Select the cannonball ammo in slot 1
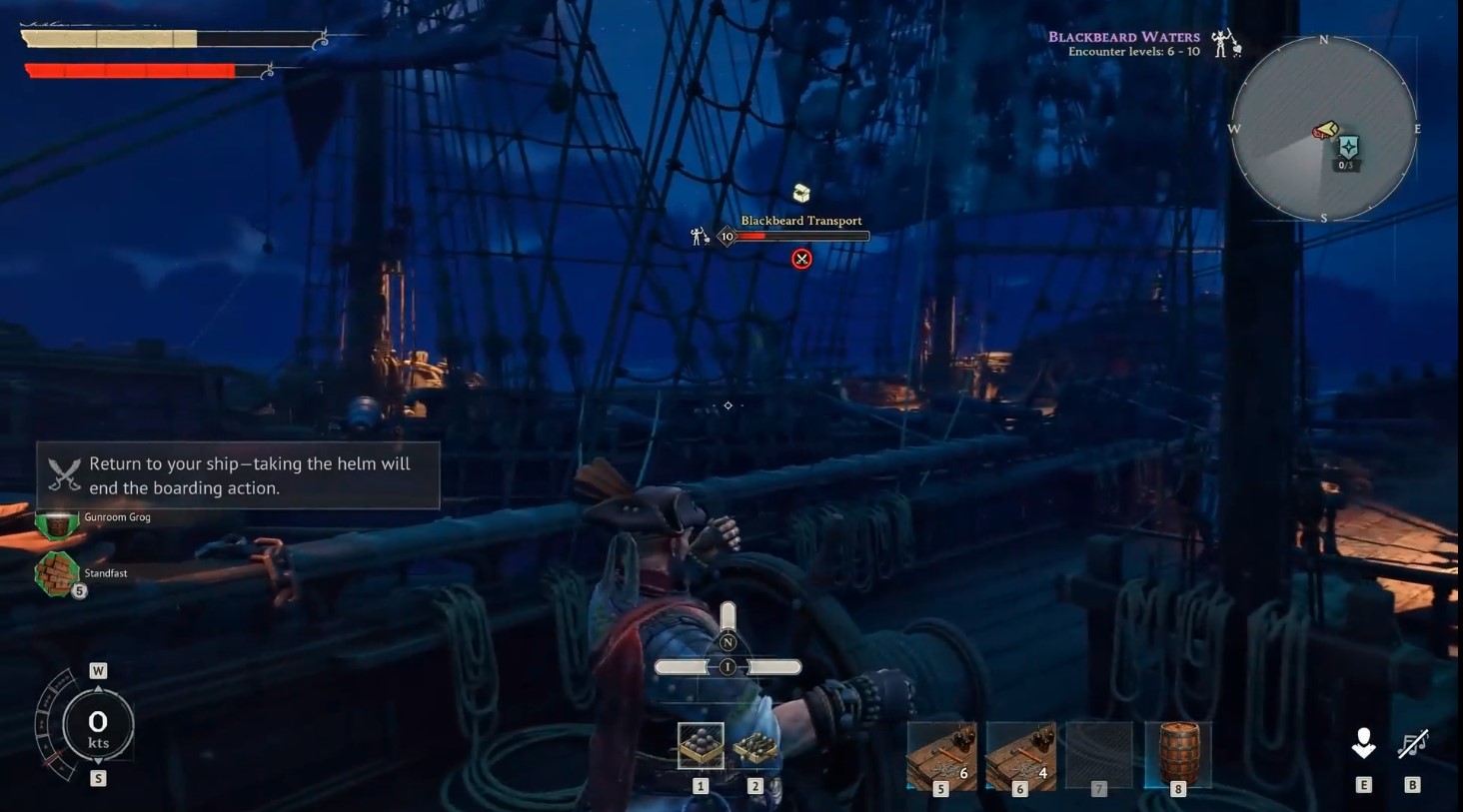Viewport: 1463px width, 812px height. (700, 744)
